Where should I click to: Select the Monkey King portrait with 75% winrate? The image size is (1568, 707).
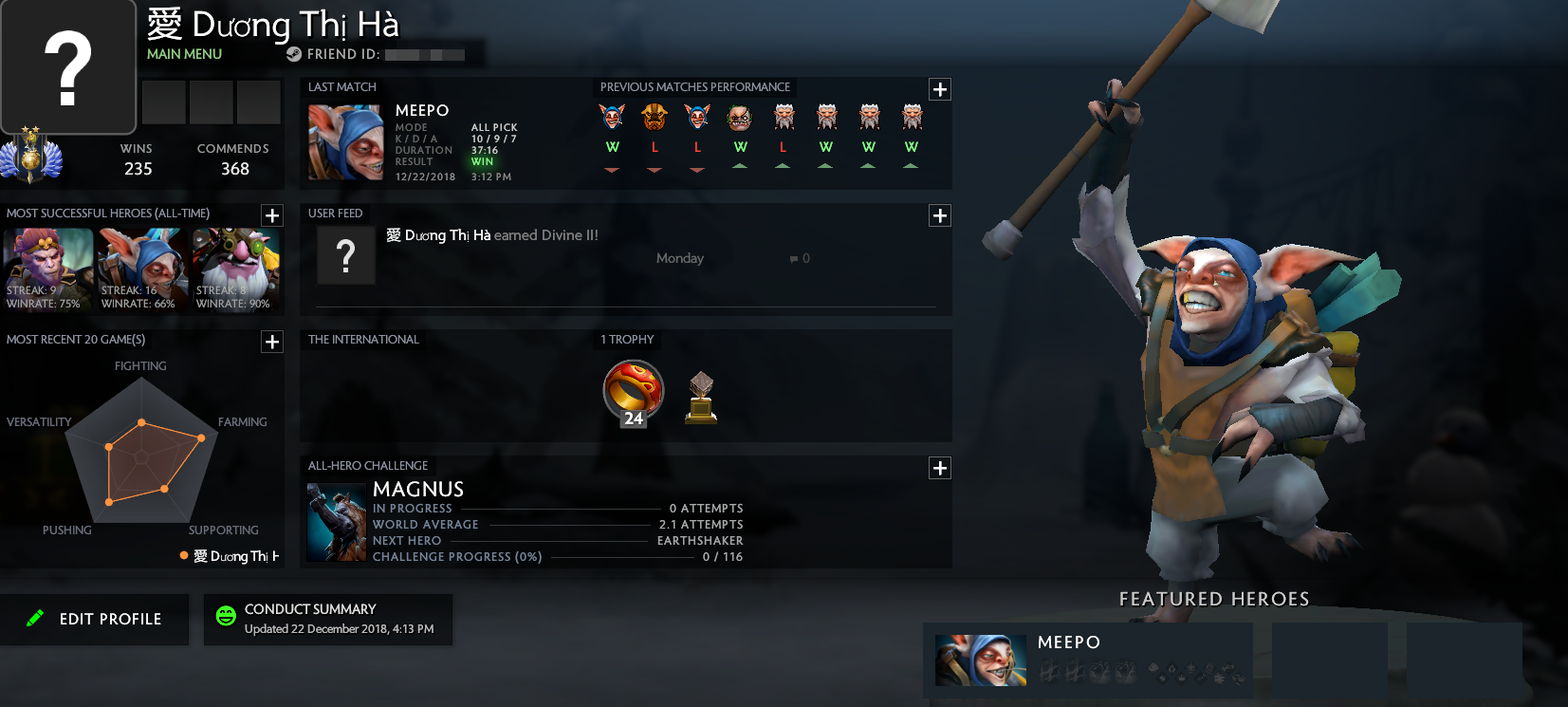pyautogui.click(x=48, y=268)
